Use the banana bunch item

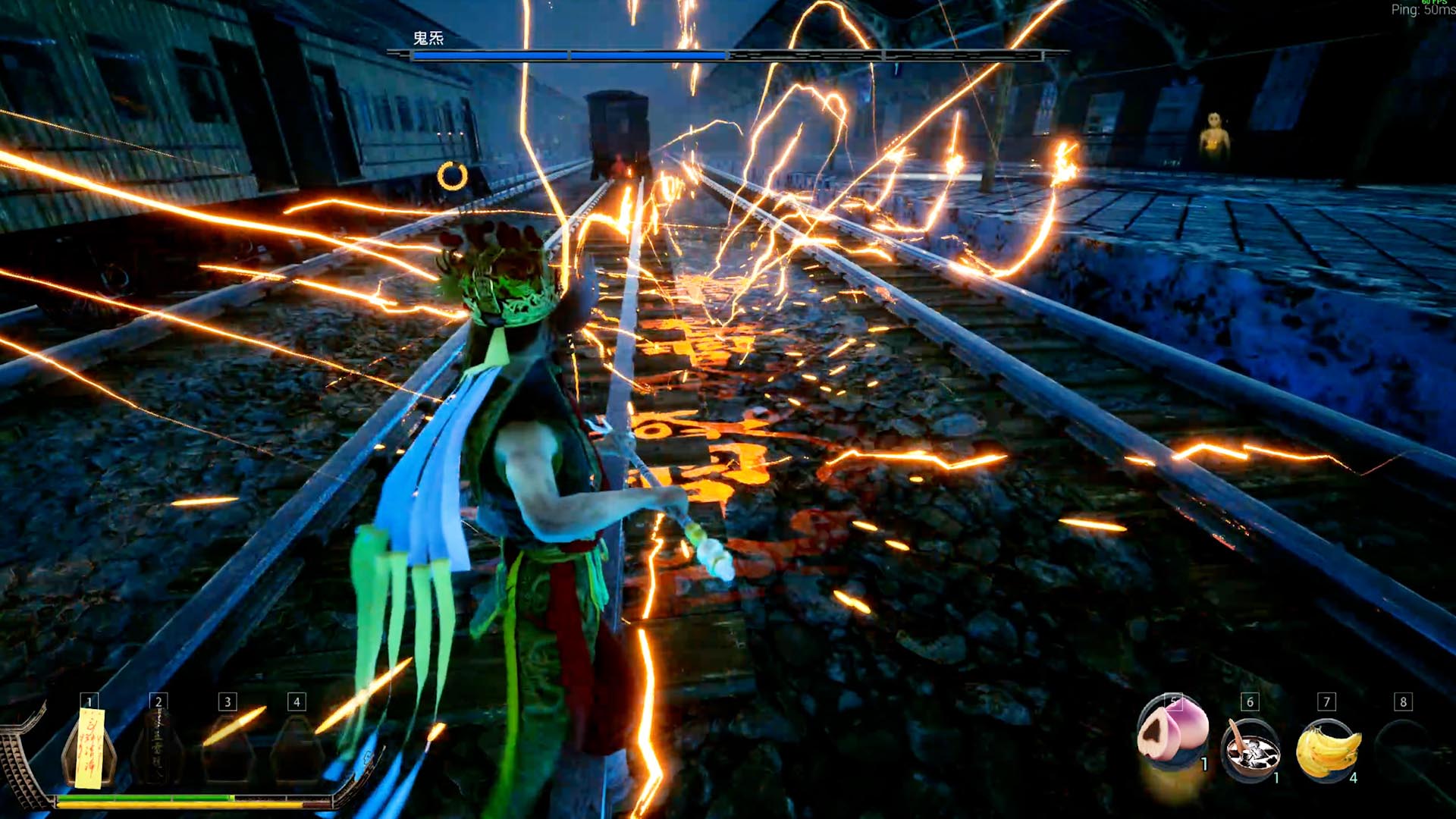tap(1327, 749)
